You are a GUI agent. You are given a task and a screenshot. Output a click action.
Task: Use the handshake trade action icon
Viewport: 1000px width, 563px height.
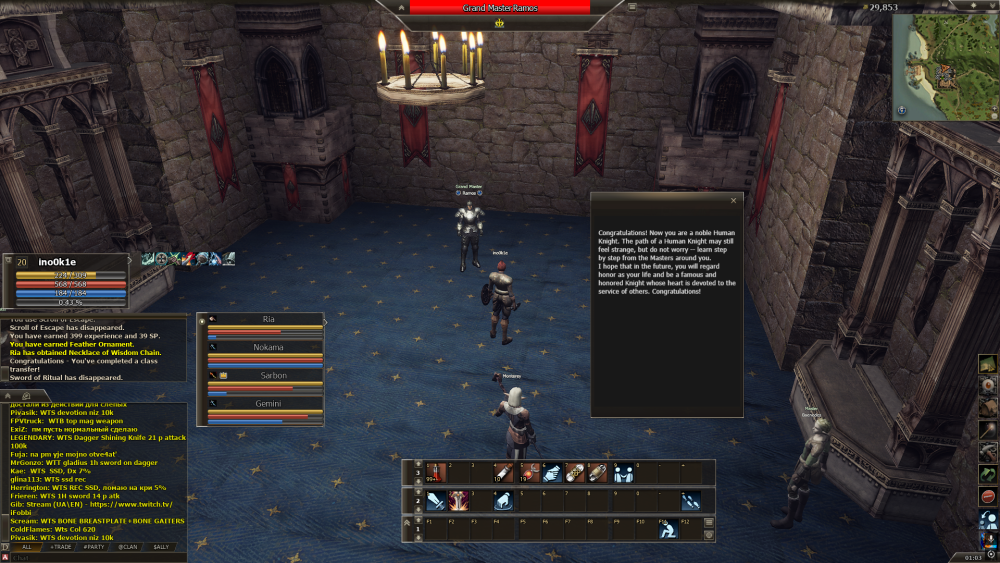tap(552, 472)
